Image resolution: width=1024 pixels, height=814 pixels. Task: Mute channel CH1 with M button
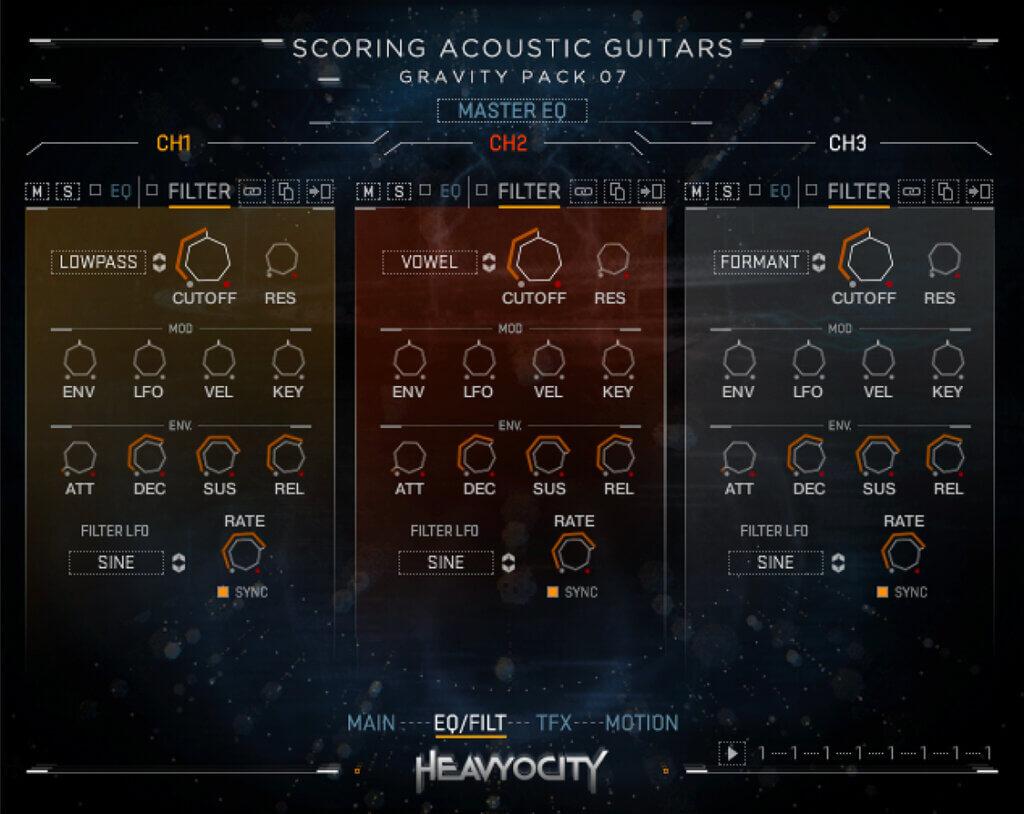coord(37,191)
